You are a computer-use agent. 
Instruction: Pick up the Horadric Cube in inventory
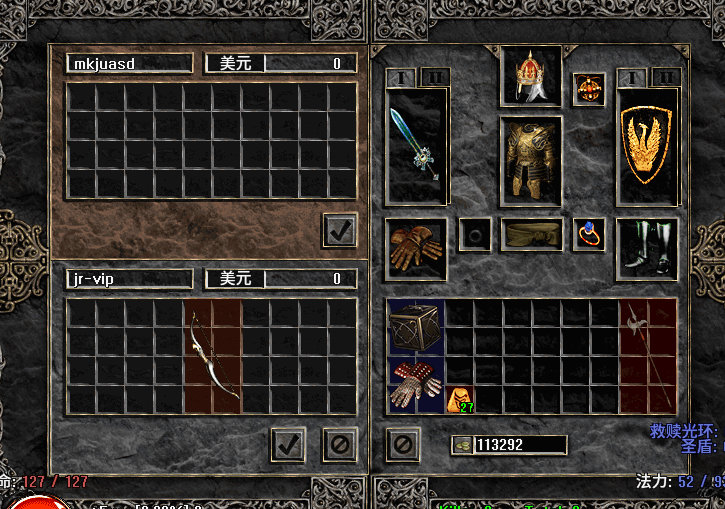click(x=416, y=327)
